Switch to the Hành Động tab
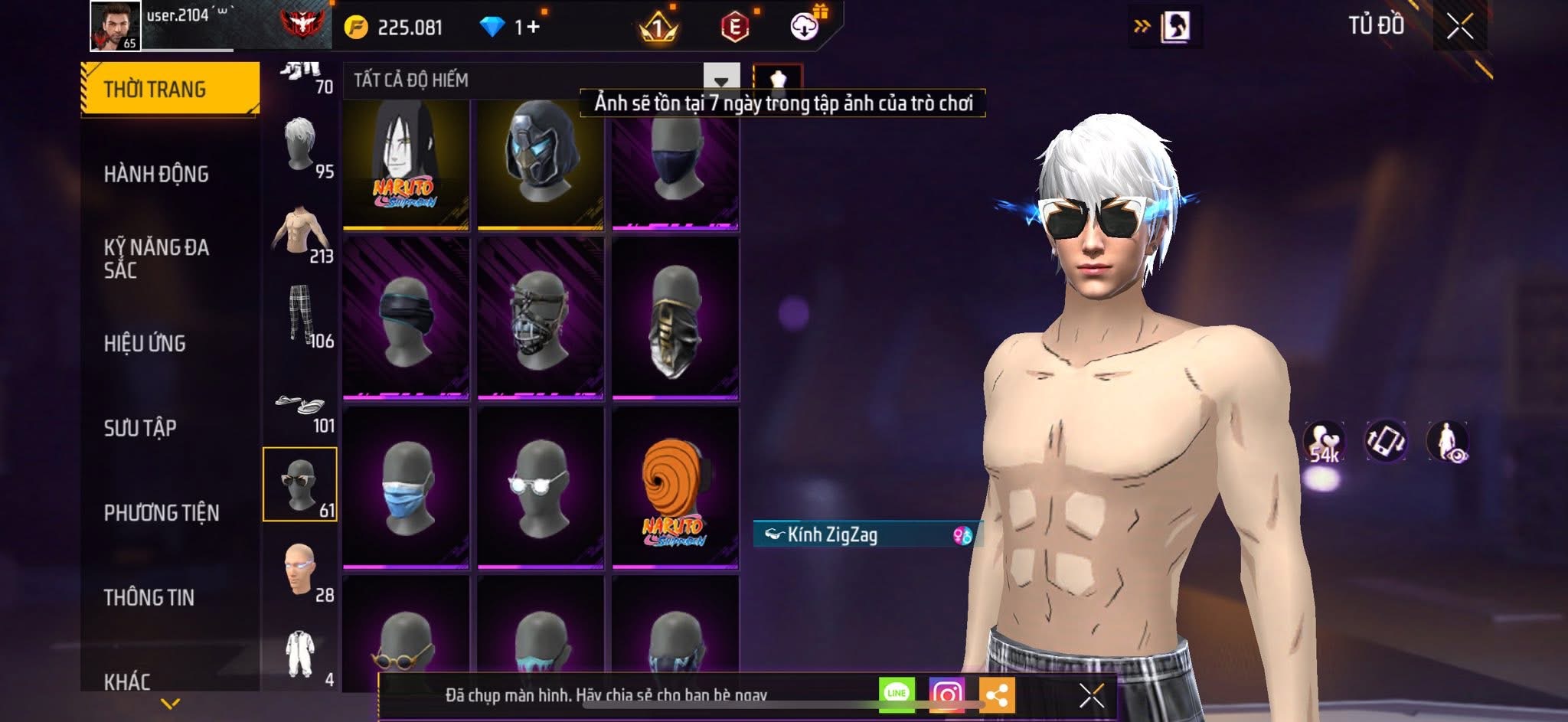Viewport: 1568px width, 722px height. (x=156, y=175)
